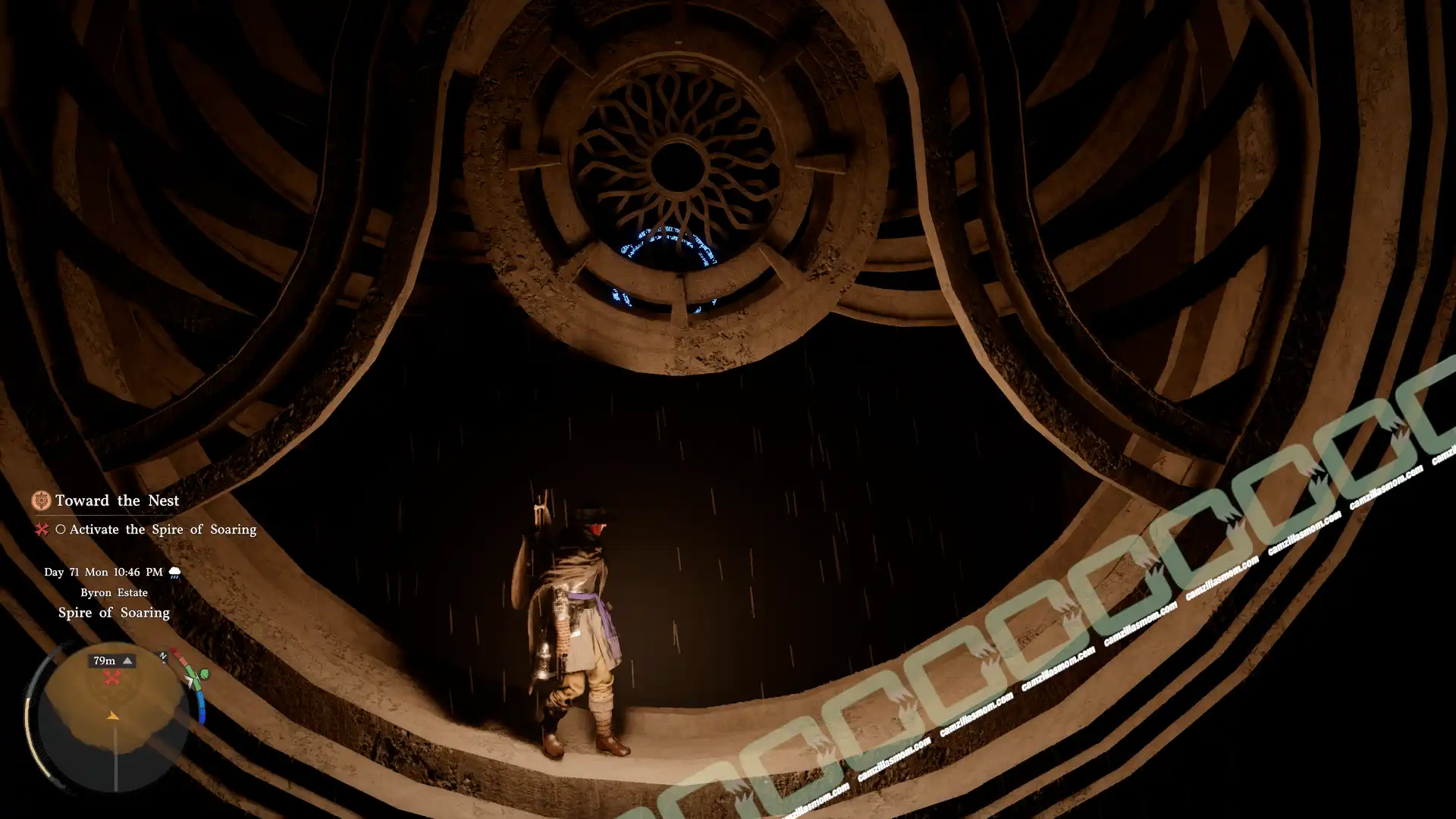Click the red quest marker on the minimap
This screenshot has width=1456, height=819.
coord(111,678)
